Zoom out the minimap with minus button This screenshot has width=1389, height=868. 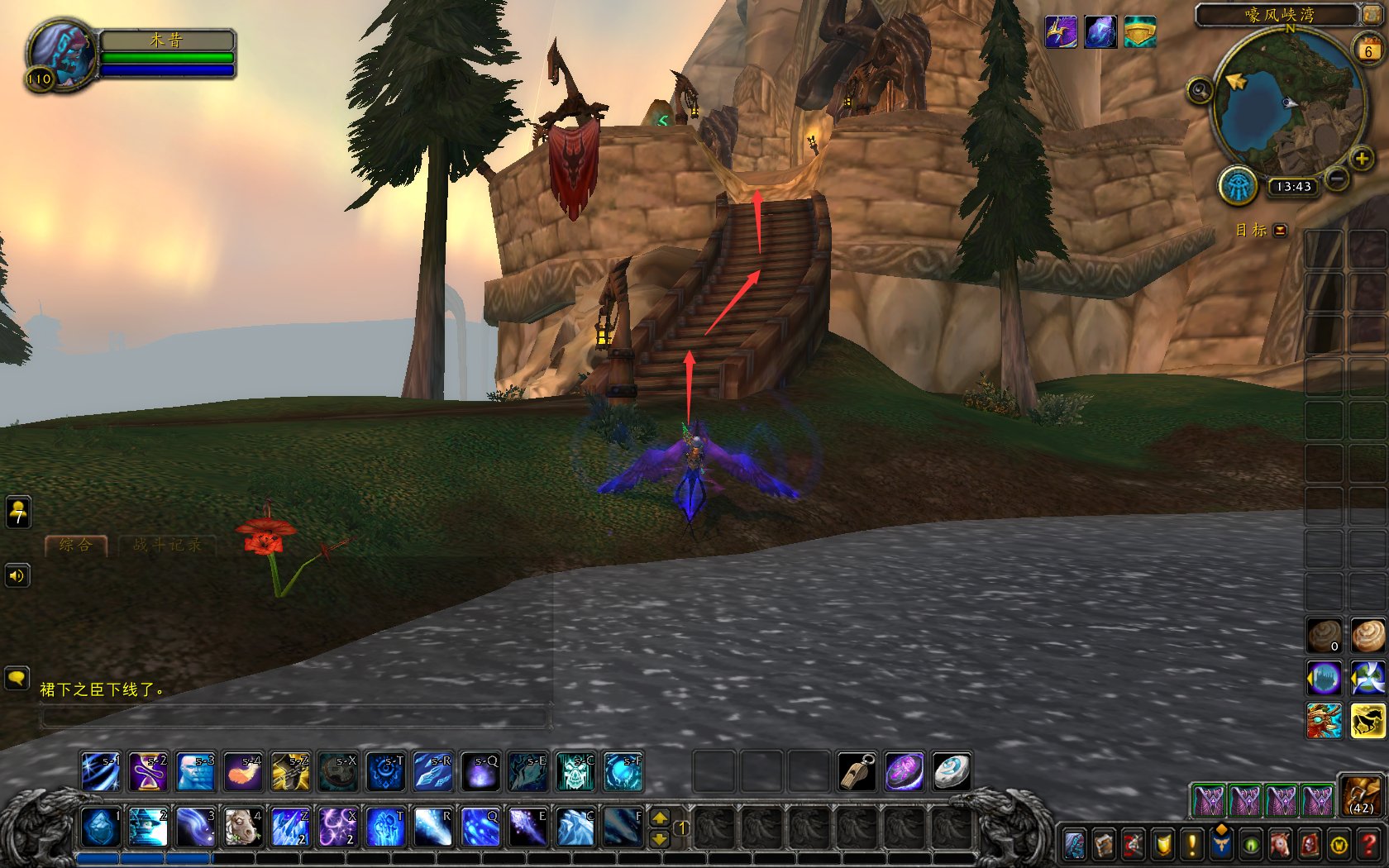coord(1336,178)
